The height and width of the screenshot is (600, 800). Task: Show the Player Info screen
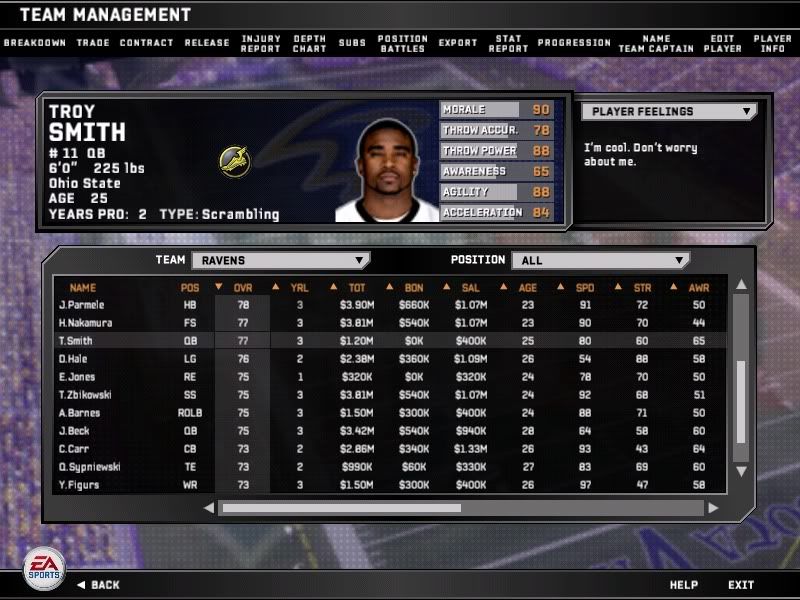pyautogui.click(x=772, y=43)
